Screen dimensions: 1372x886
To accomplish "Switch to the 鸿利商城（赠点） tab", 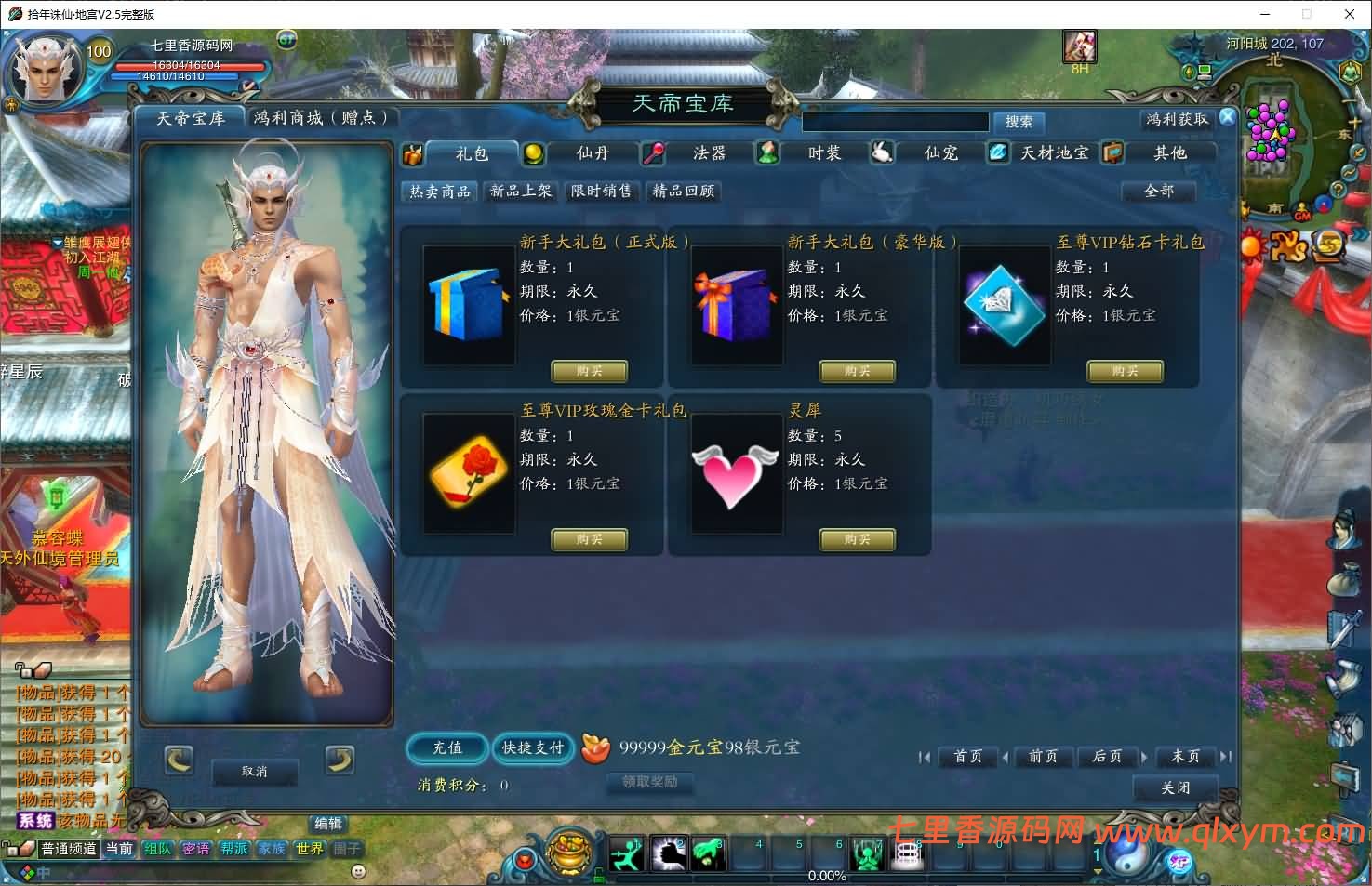I will coord(321,118).
